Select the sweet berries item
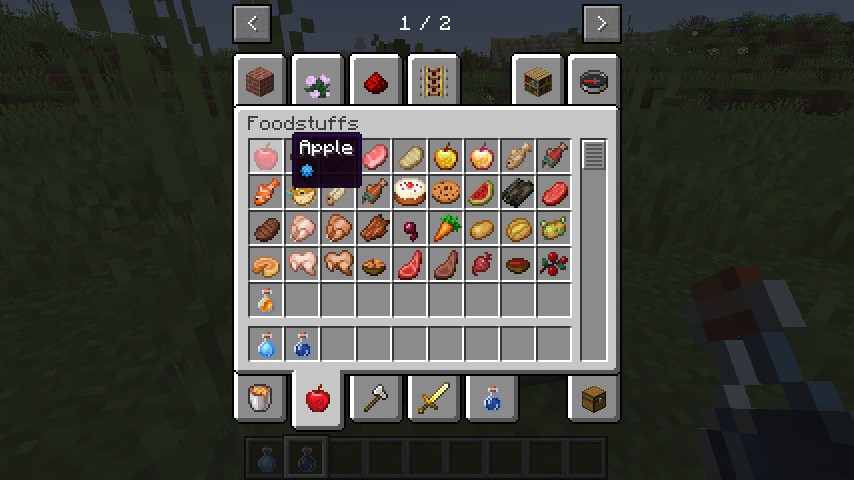The height and width of the screenshot is (480, 854). 554,265
